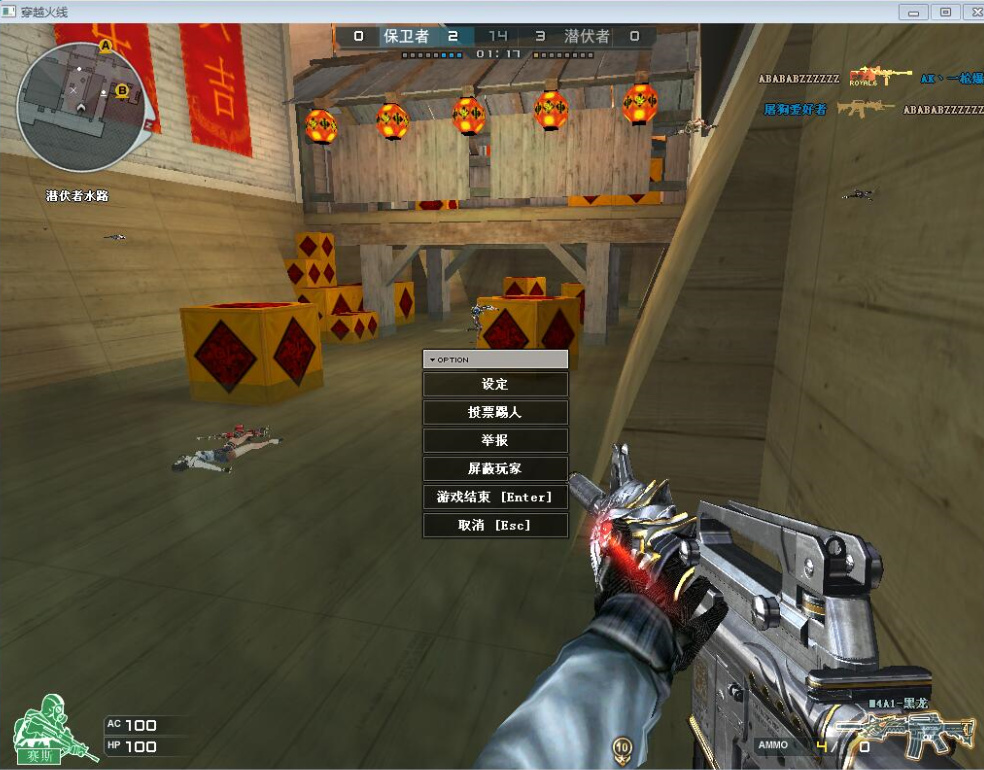Open the 设定 settings option
The image size is (984, 770).
pyautogui.click(x=495, y=384)
